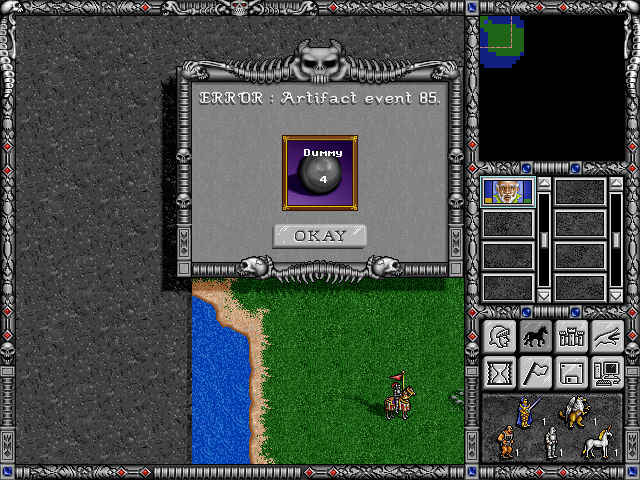Screen dimensions: 640x480
Task: Open adventure options flag button
Action: (x=535, y=373)
